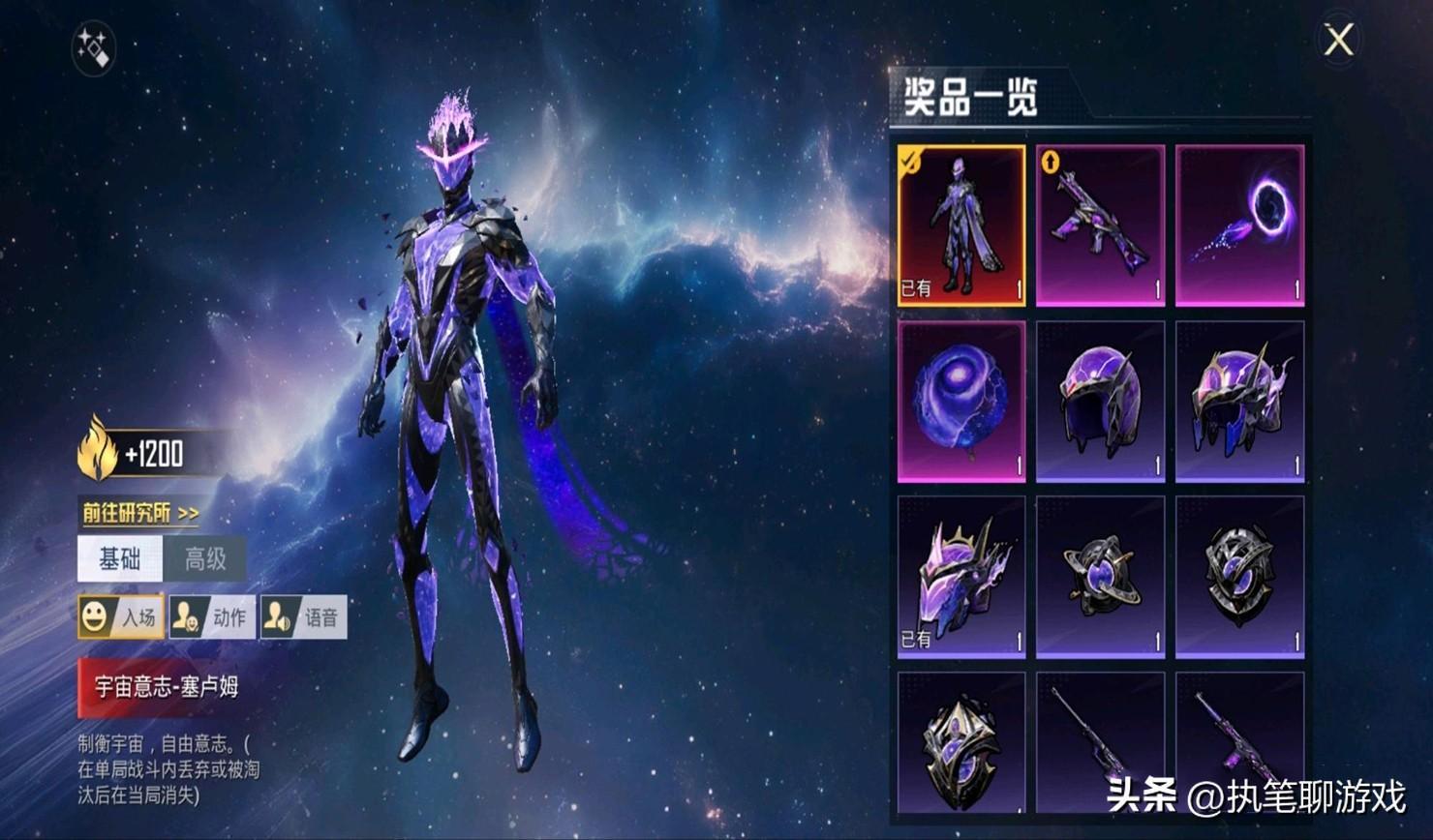
Task: Choose the purple rifle skin prize
Action: 1100,225
